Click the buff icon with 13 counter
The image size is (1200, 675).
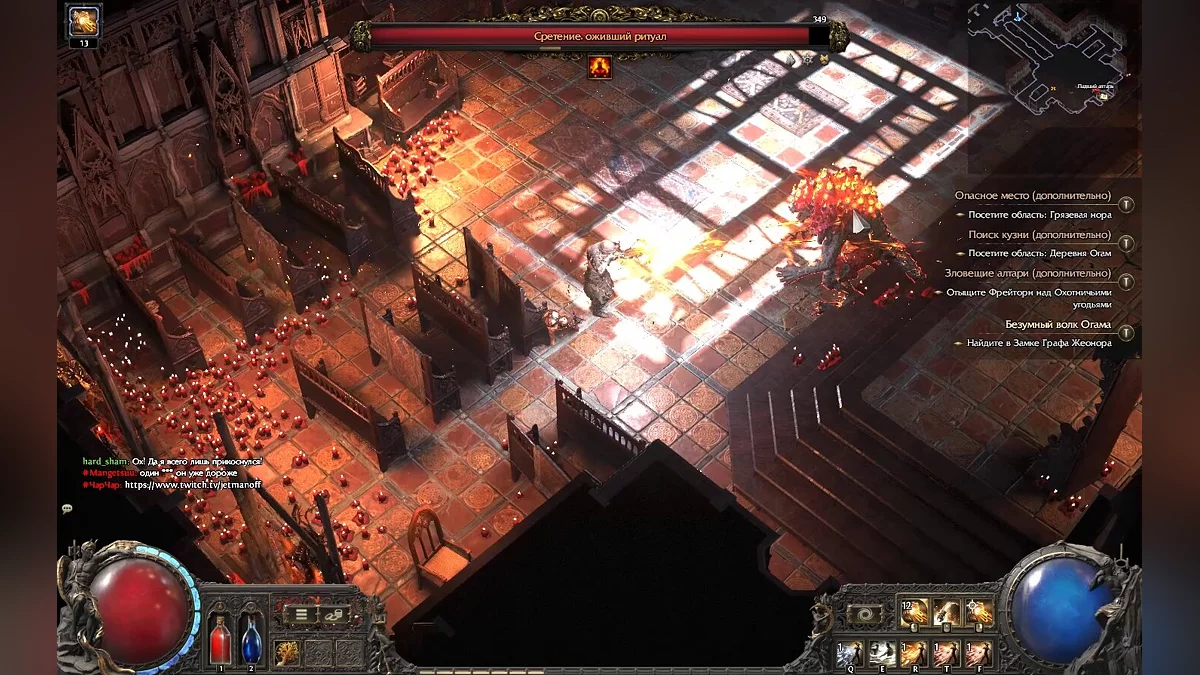[x=83, y=20]
